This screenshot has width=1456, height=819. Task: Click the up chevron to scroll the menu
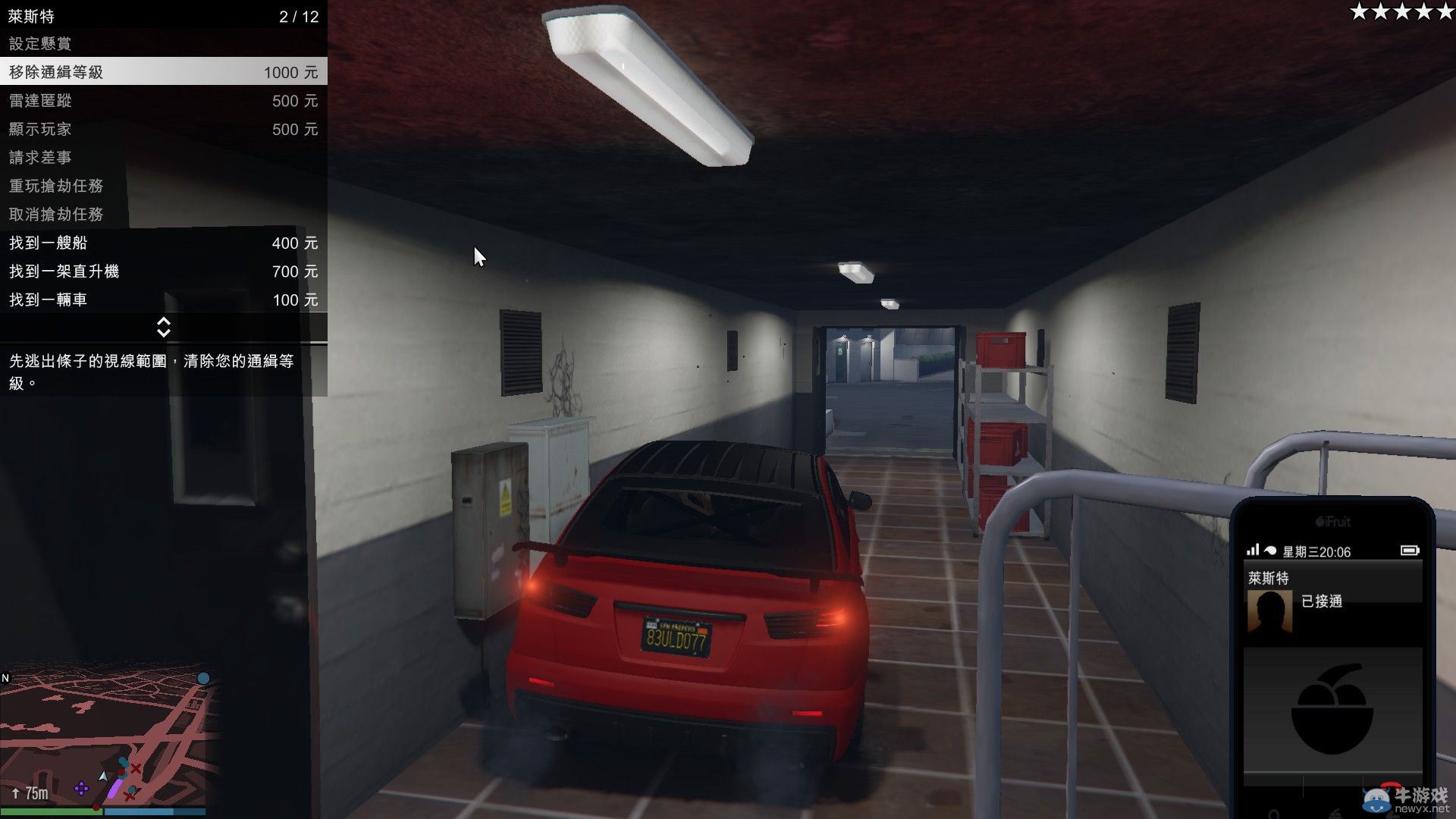click(x=164, y=322)
